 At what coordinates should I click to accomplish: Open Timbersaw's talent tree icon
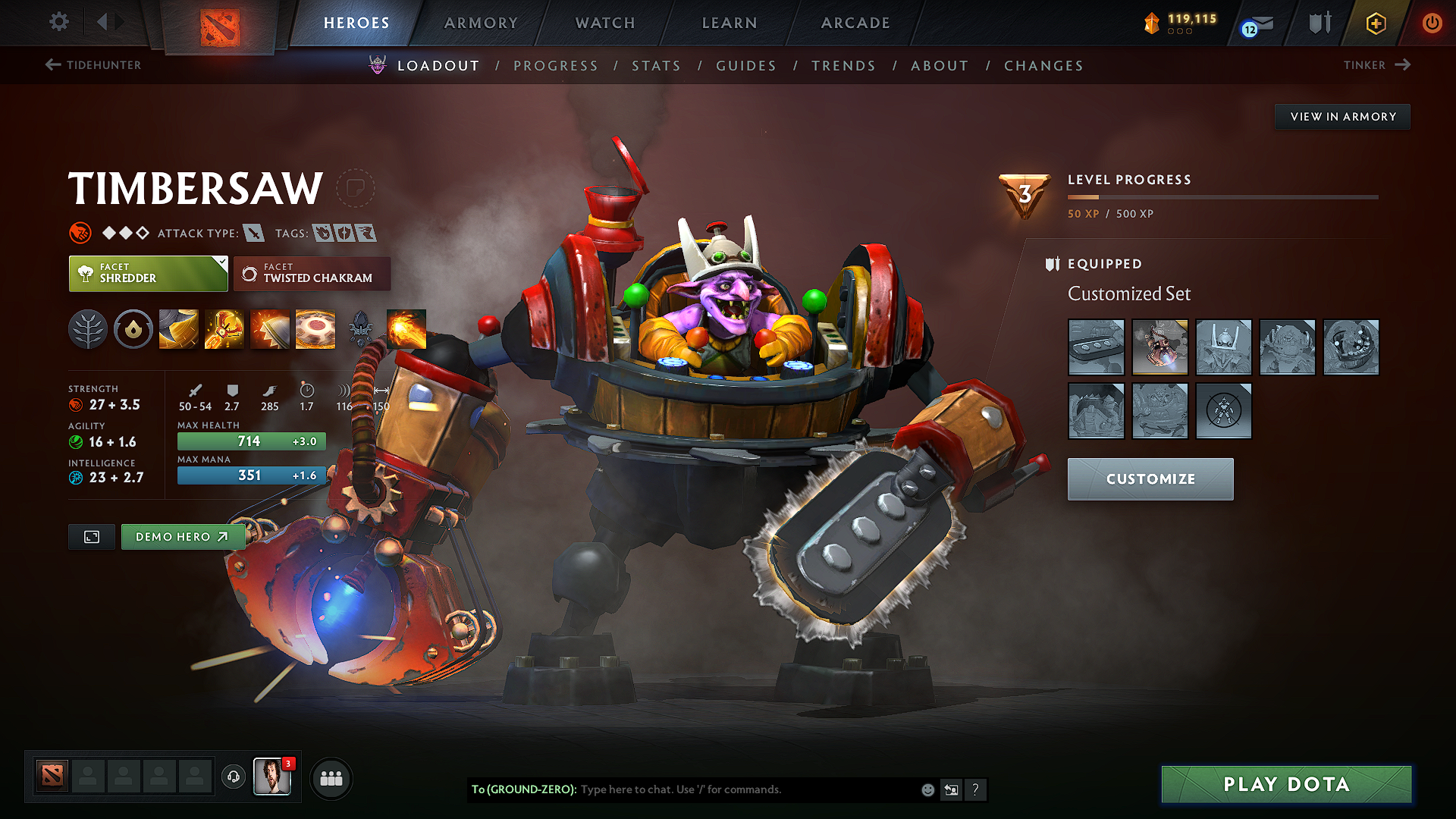[x=87, y=328]
